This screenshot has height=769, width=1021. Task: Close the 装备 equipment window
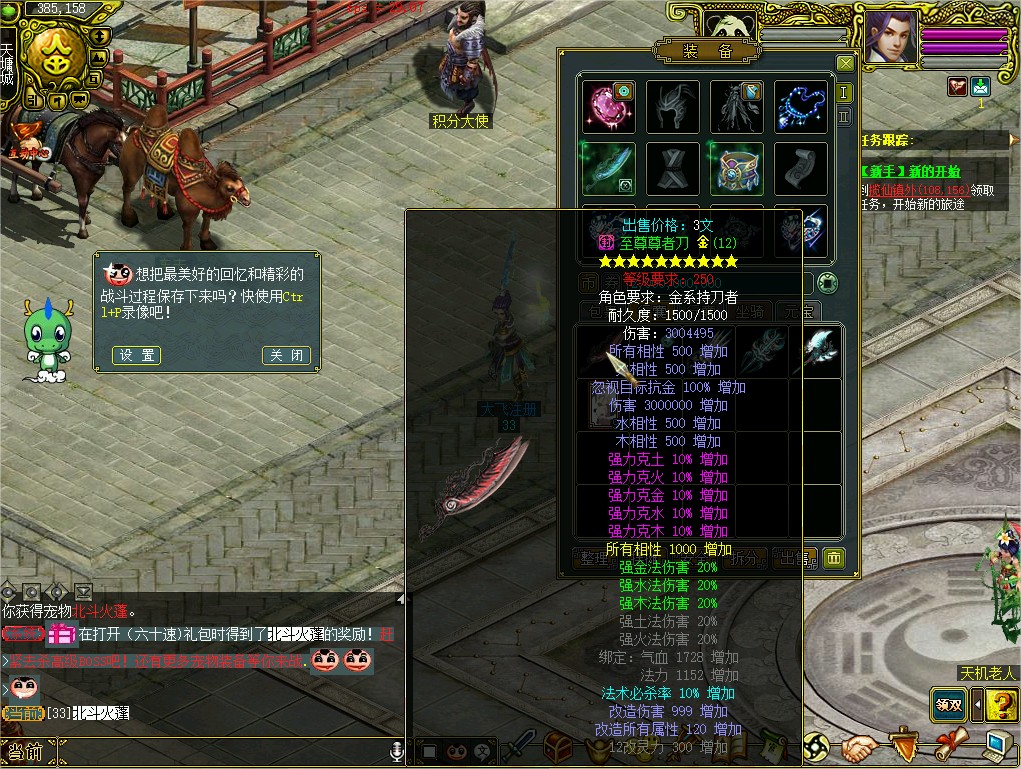pyautogui.click(x=845, y=64)
